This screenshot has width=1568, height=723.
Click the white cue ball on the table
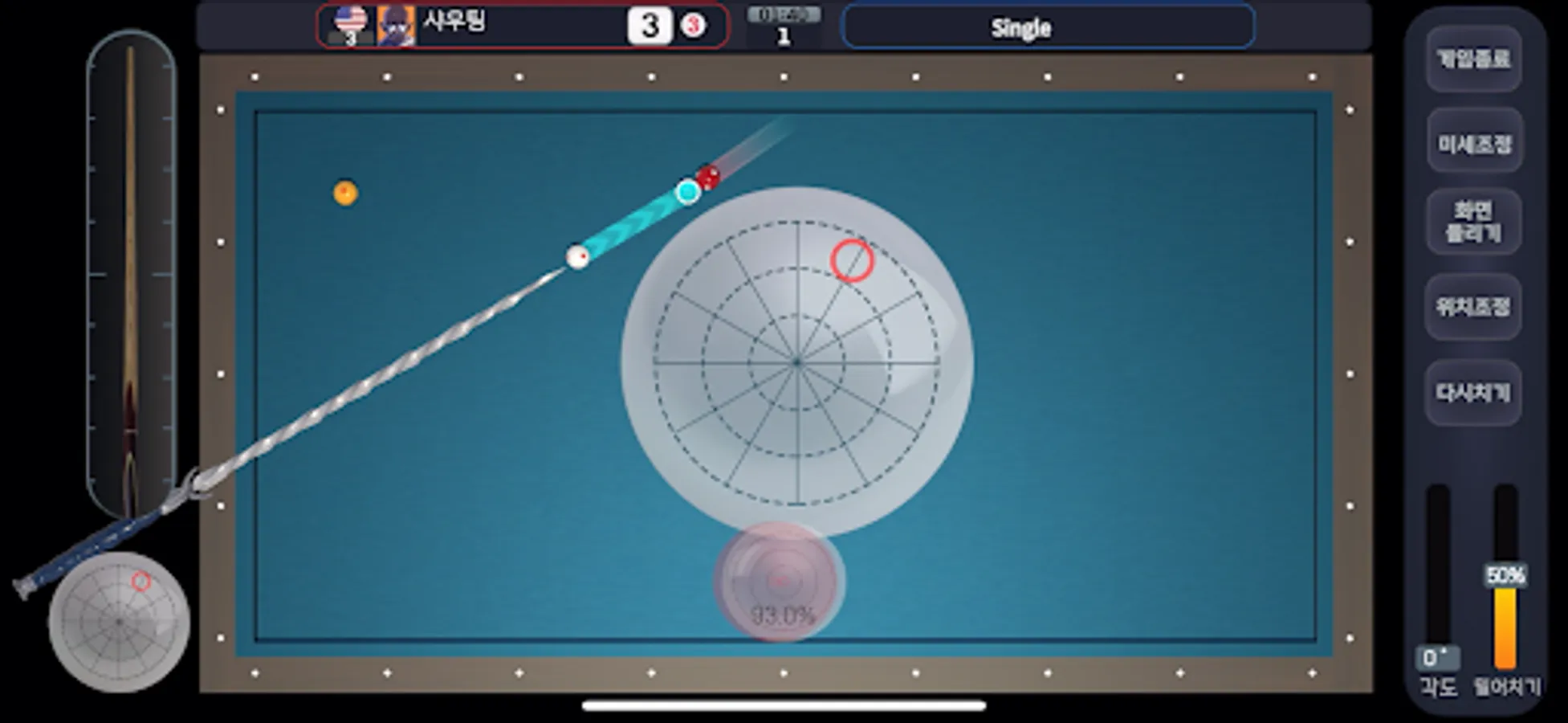576,257
